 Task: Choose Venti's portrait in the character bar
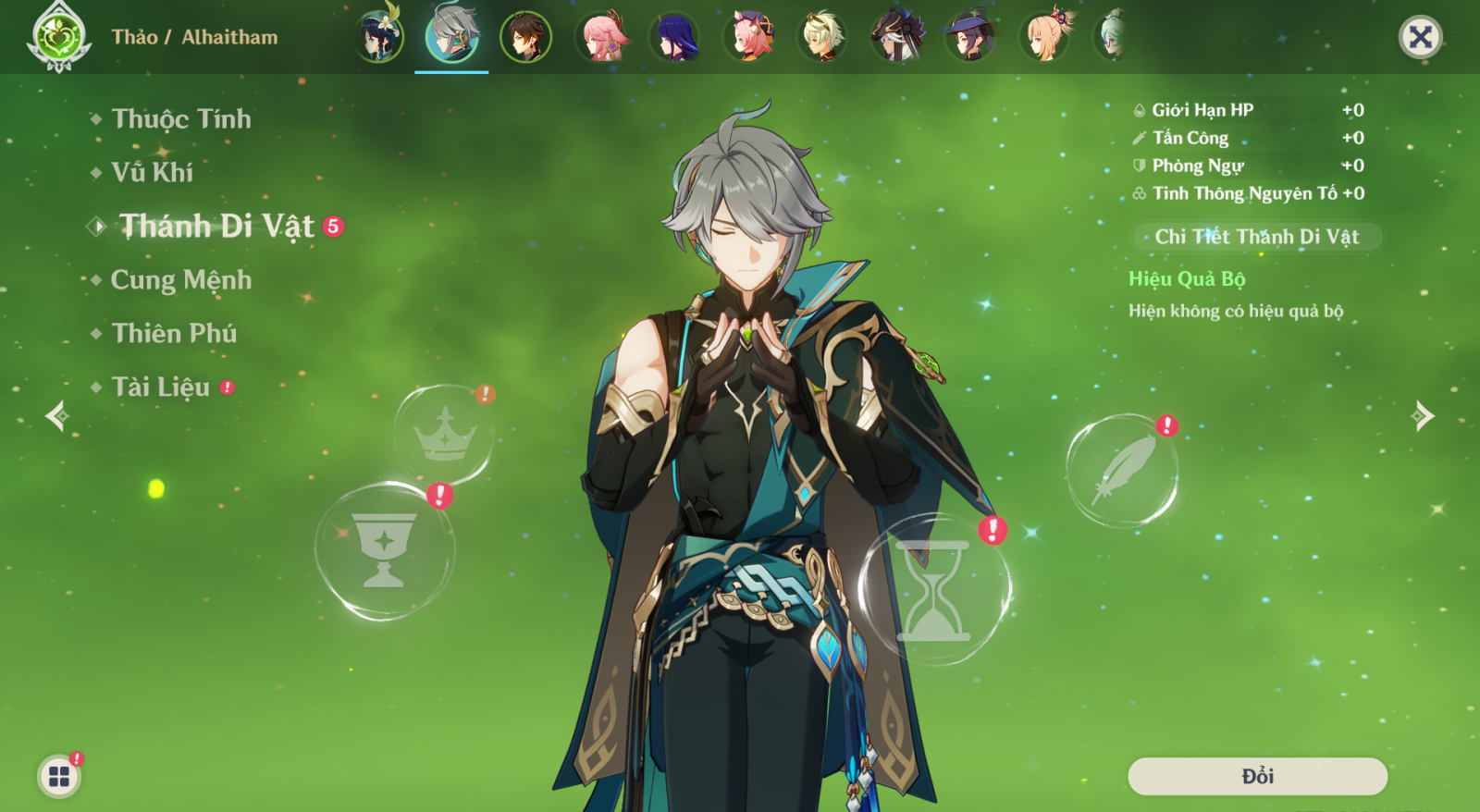(378, 37)
